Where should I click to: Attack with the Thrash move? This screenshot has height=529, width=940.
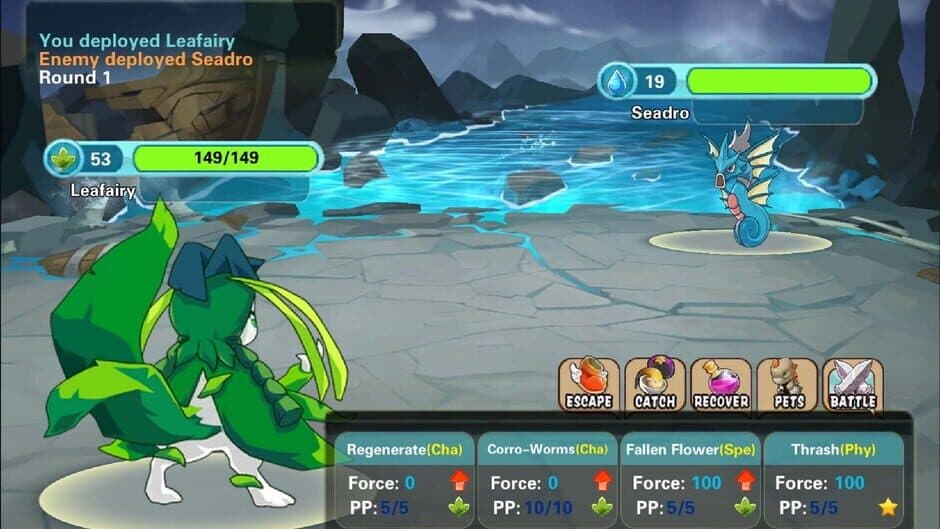[x=834, y=479]
